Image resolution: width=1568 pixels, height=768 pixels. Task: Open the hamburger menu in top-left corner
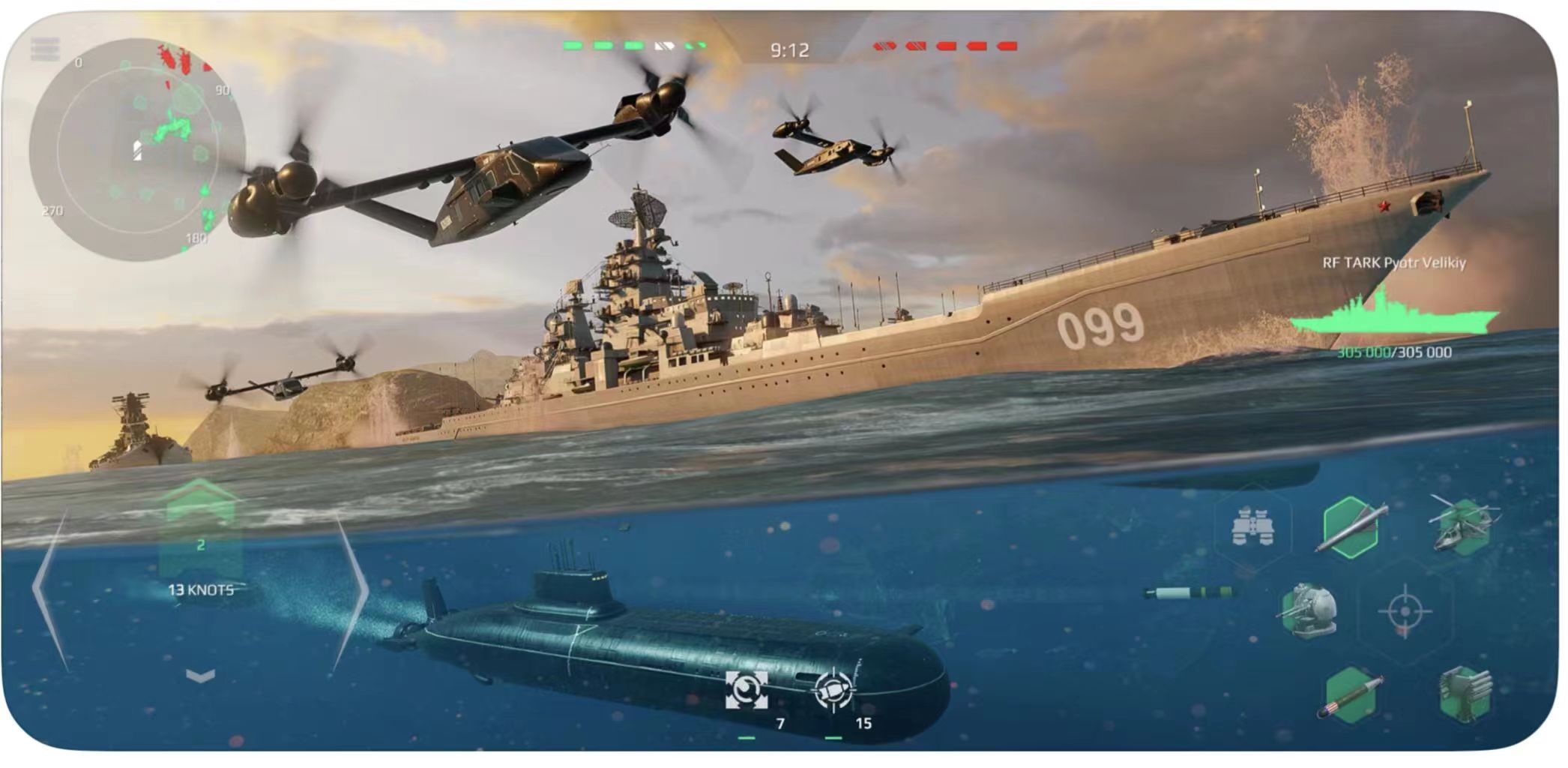pos(46,46)
